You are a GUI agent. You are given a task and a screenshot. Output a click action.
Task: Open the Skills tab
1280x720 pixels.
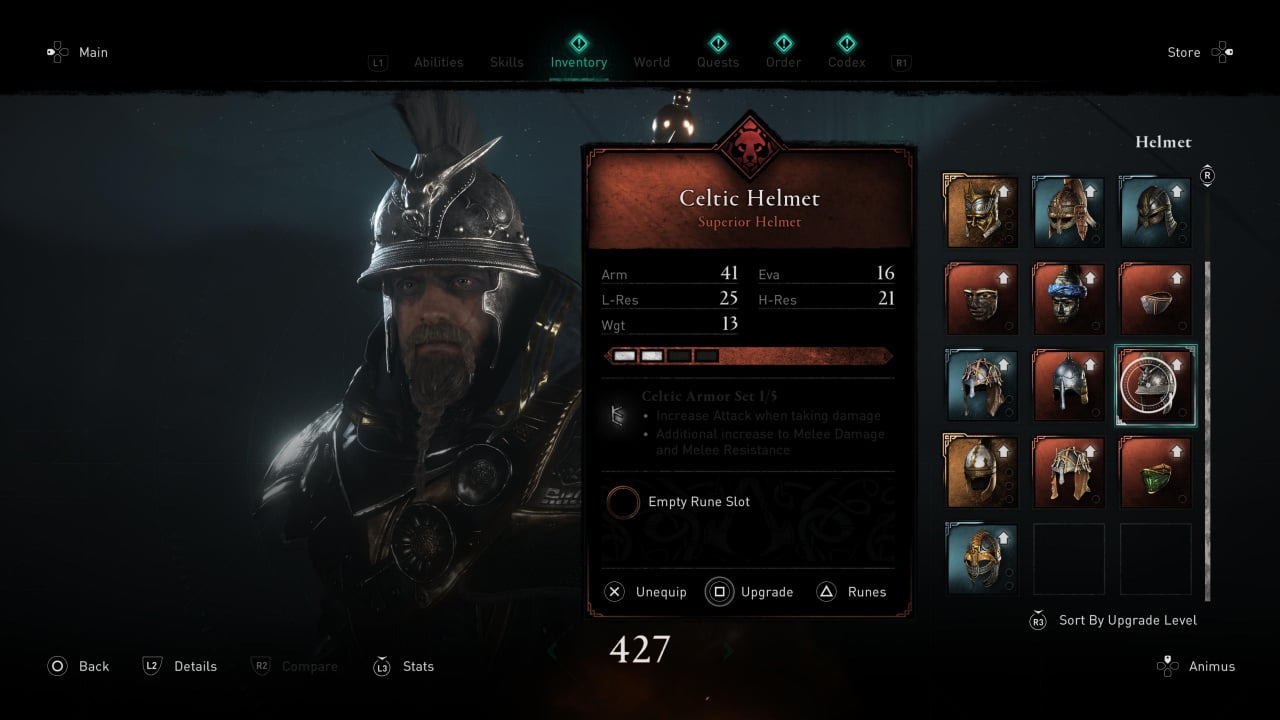(x=507, y=62)
